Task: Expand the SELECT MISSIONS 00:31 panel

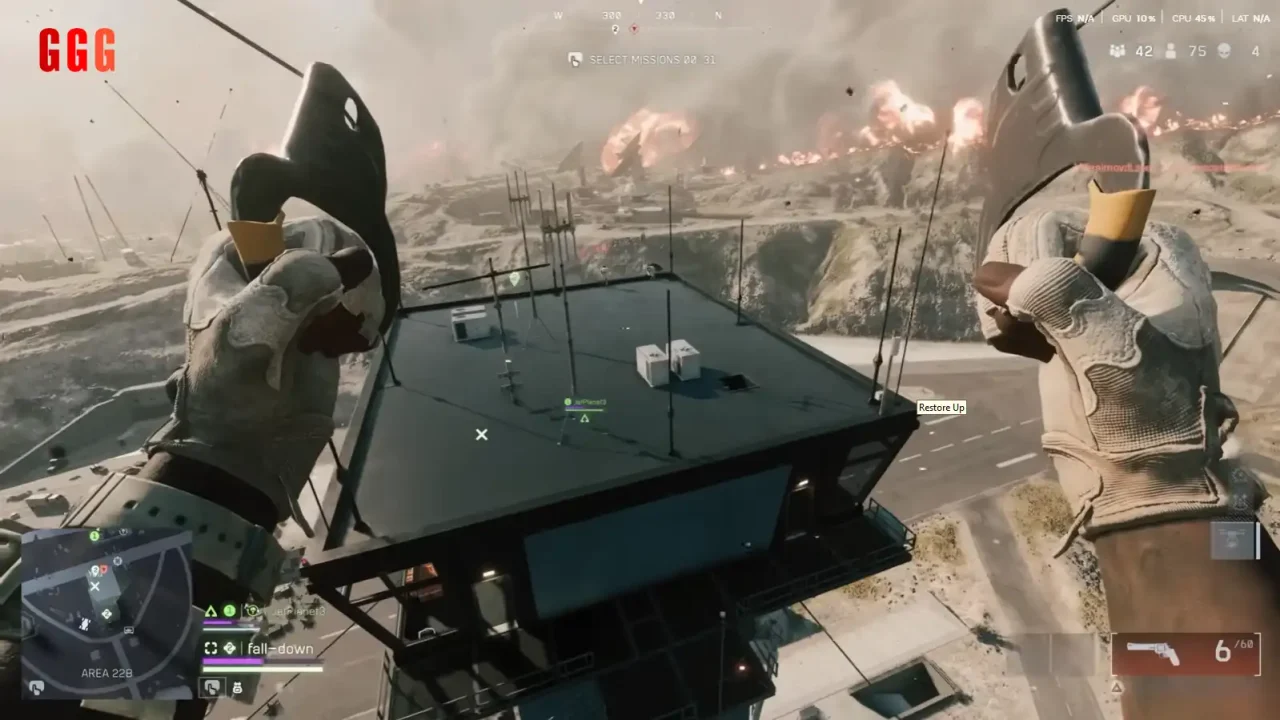Action: tap(643, 58)
